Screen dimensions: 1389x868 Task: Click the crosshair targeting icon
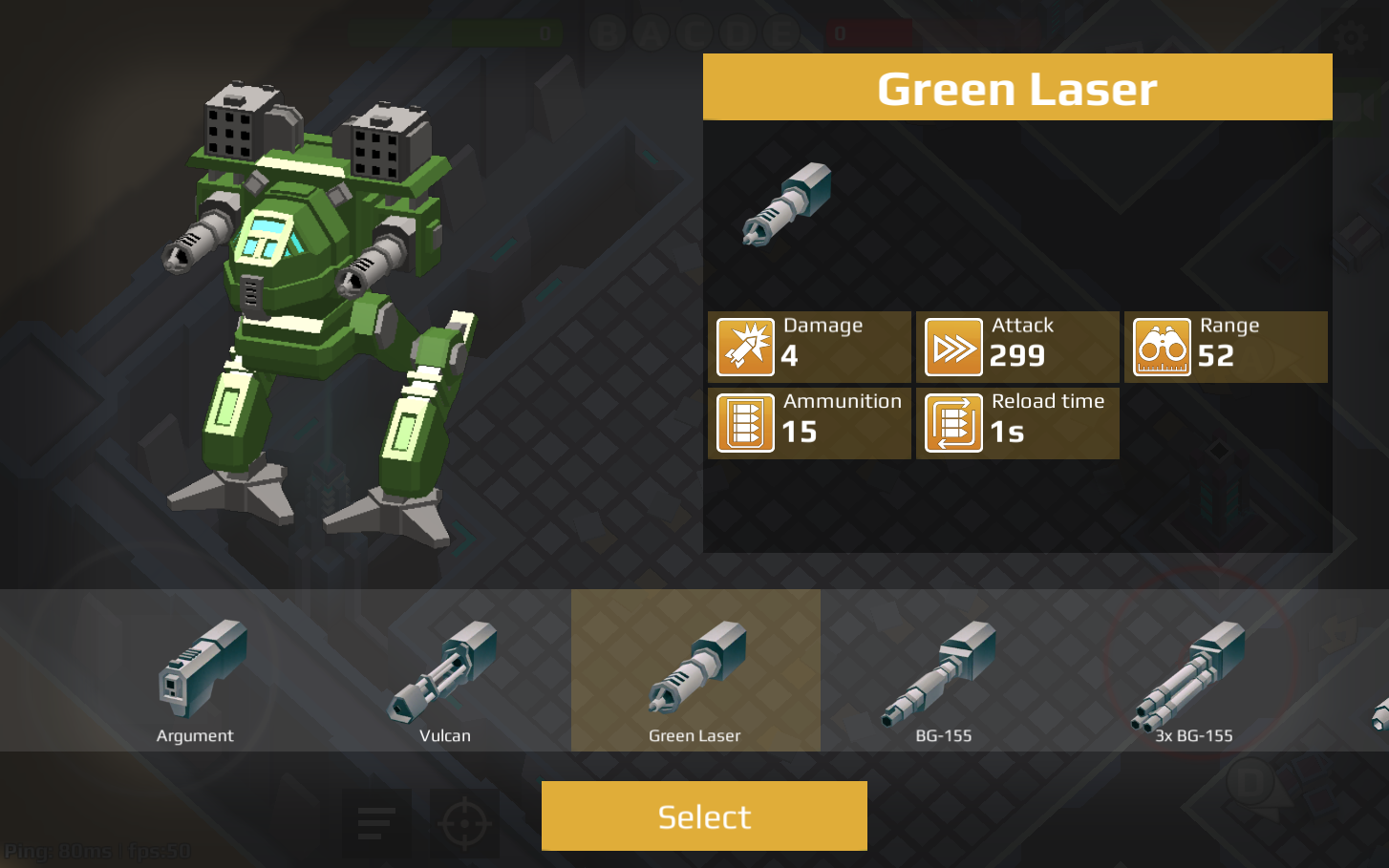(465, 821)
